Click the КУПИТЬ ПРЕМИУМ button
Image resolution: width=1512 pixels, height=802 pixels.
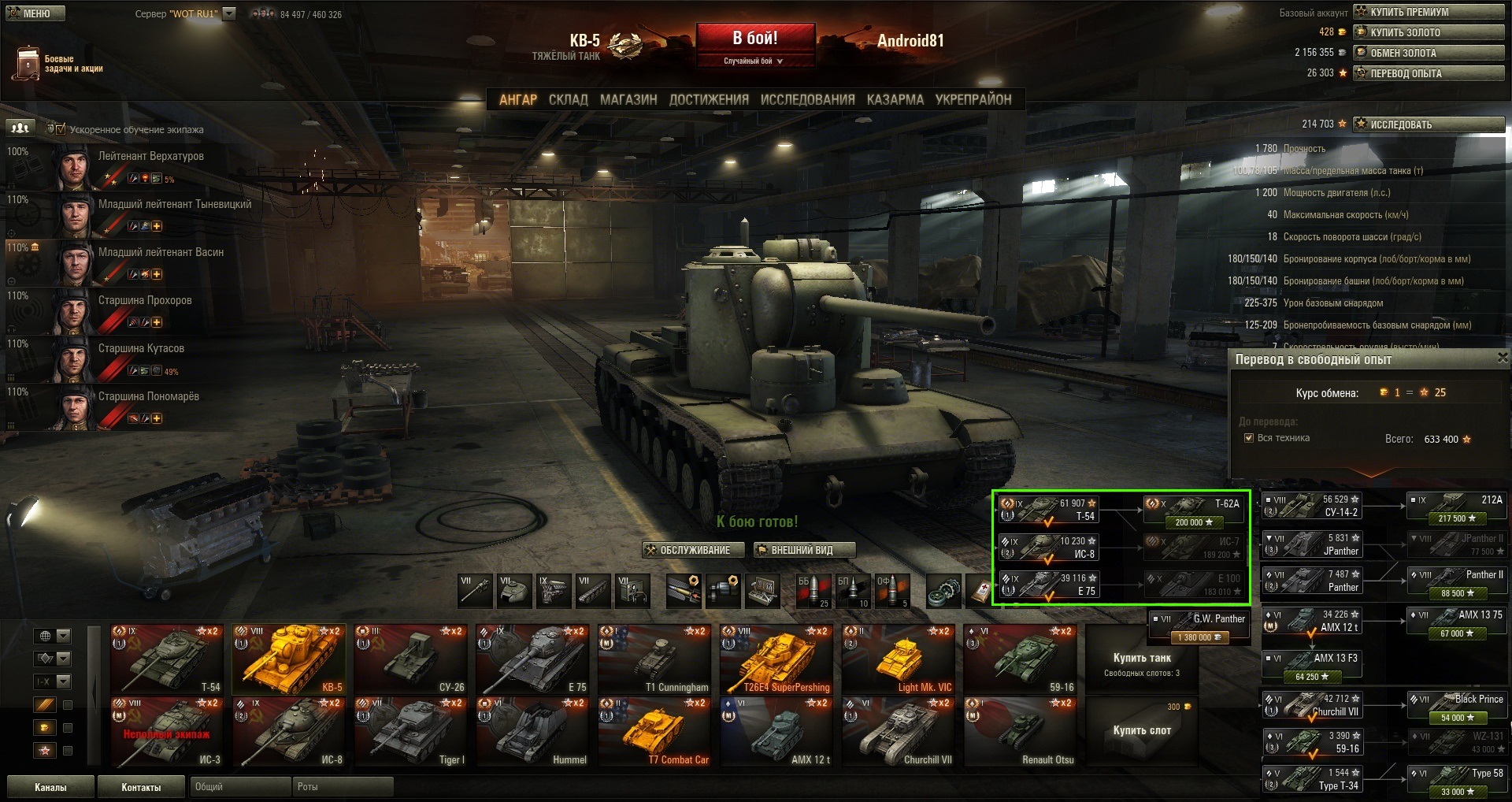point(1429,12)
